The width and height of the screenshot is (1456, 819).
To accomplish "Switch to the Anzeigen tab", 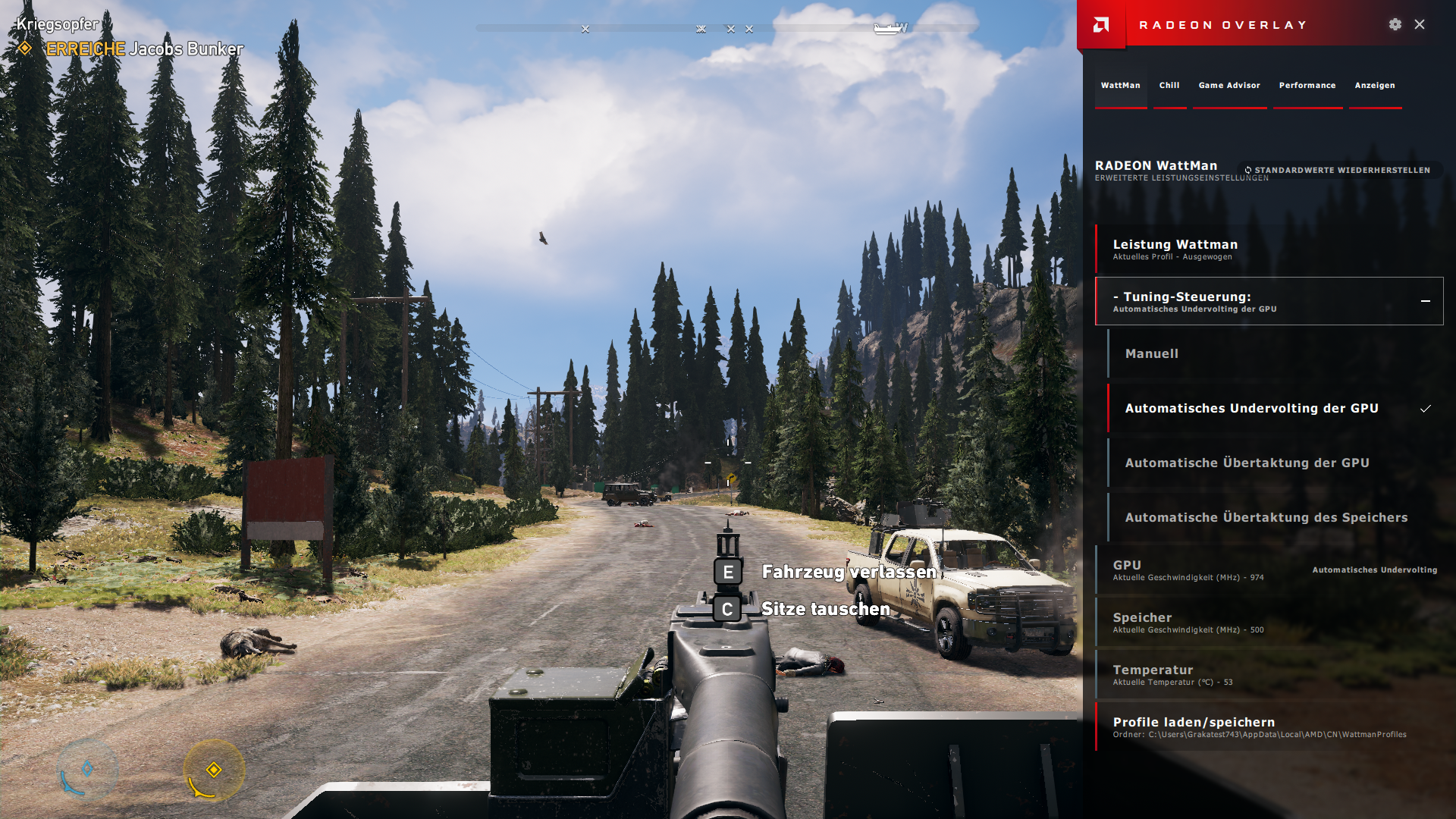I will 1374,86.
